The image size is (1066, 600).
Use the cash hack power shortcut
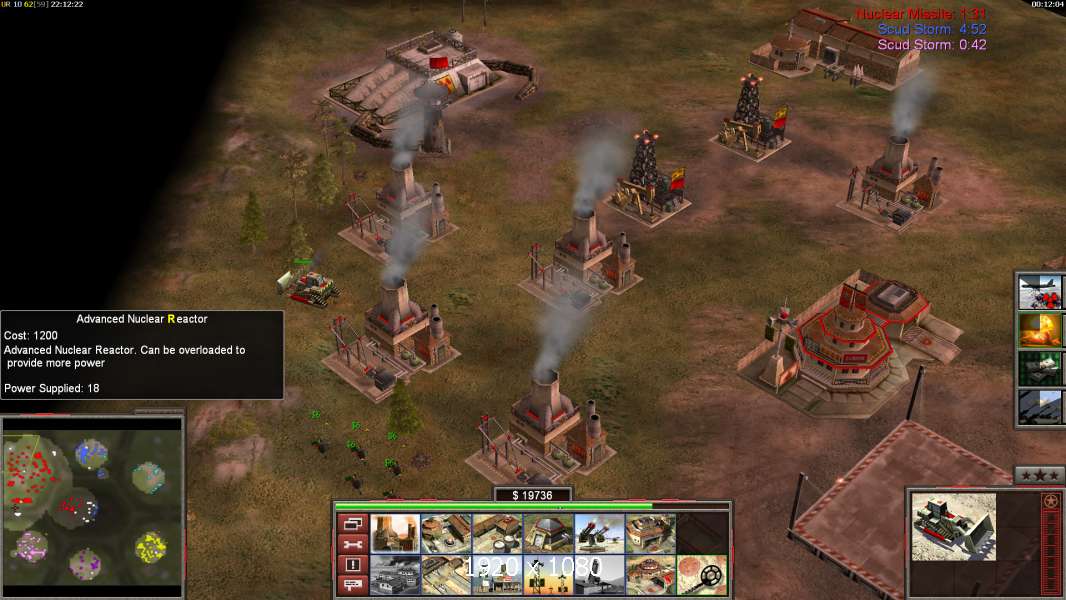(1040, 368)
